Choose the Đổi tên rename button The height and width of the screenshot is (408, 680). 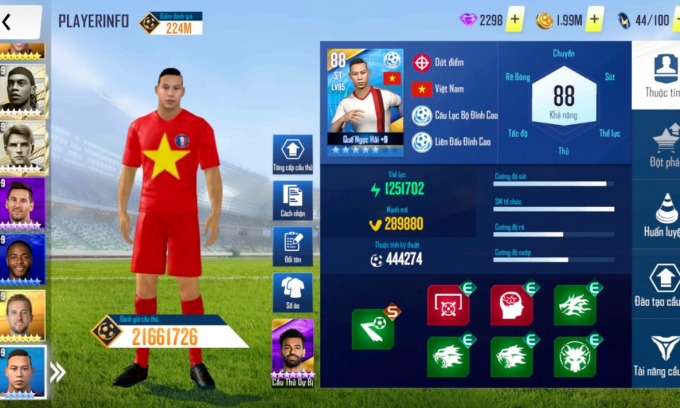tap(292, 247)
